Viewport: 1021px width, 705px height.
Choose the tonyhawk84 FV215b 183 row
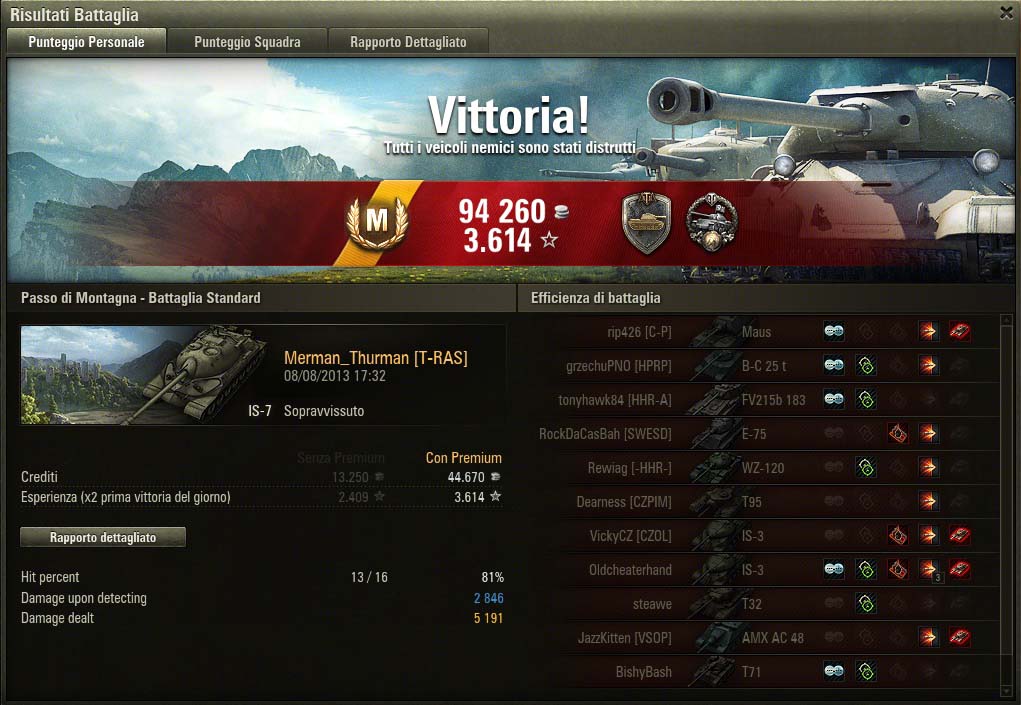click(760, 400)
